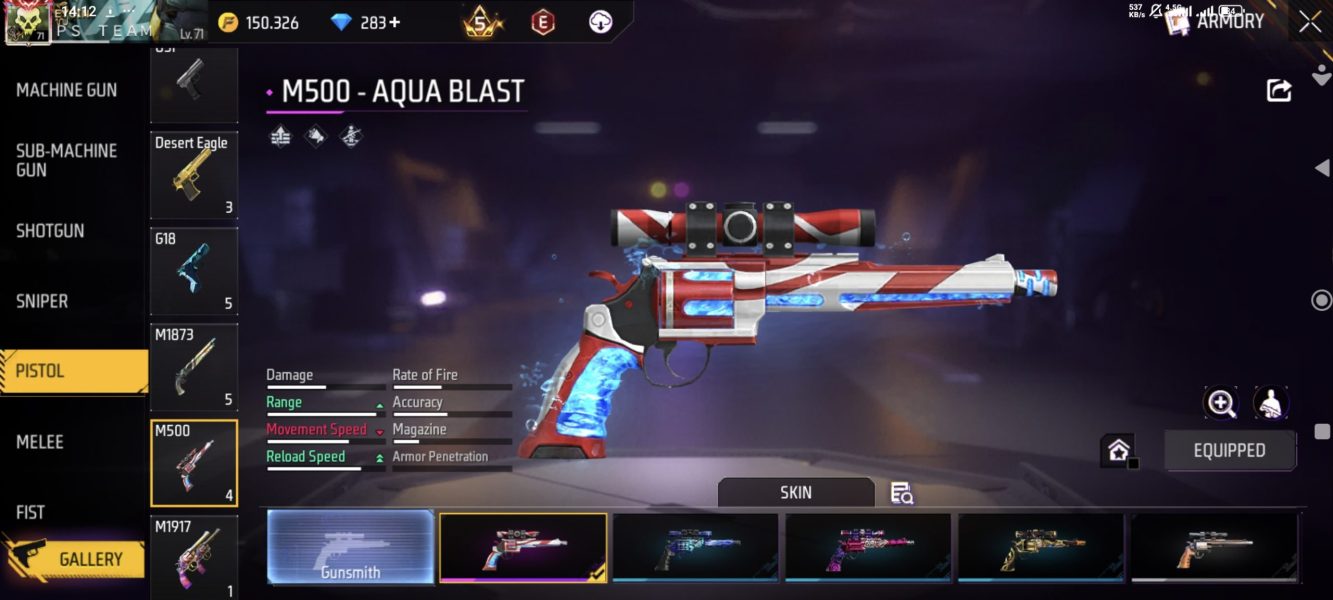Screen dimensions: 1333x600
Task: Close the Armory screen
Action: [1310, 22]
